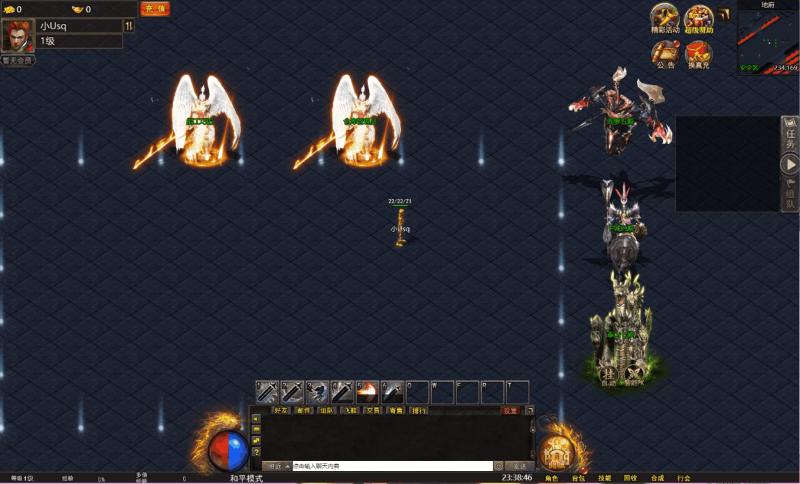Image resolution: width=800 pixels, height=484 pixels.
Task: Activate the flame slash skill in the hotbar
Action: coord(367,391)
